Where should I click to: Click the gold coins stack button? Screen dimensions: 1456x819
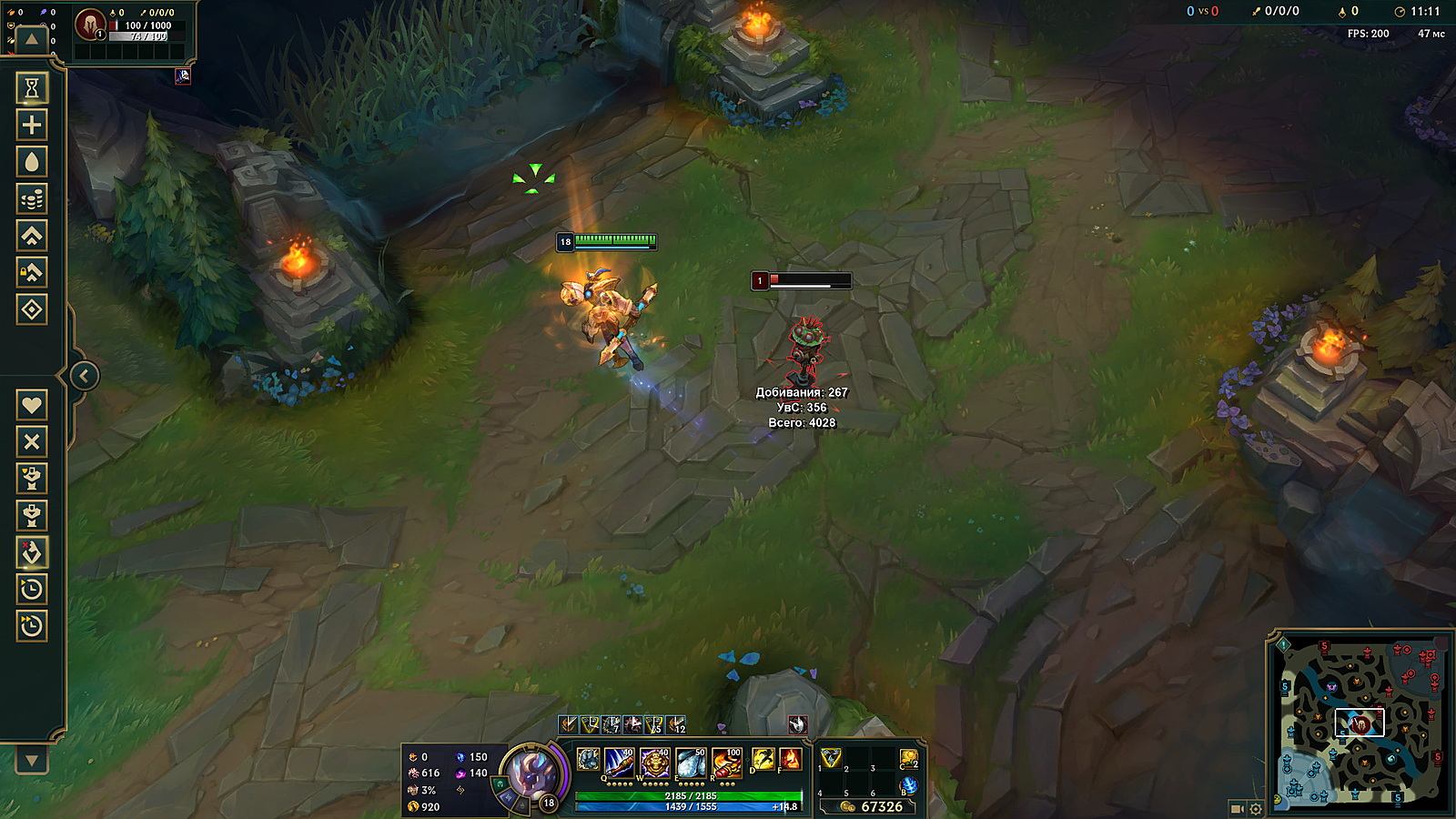(x=32, y=198)
